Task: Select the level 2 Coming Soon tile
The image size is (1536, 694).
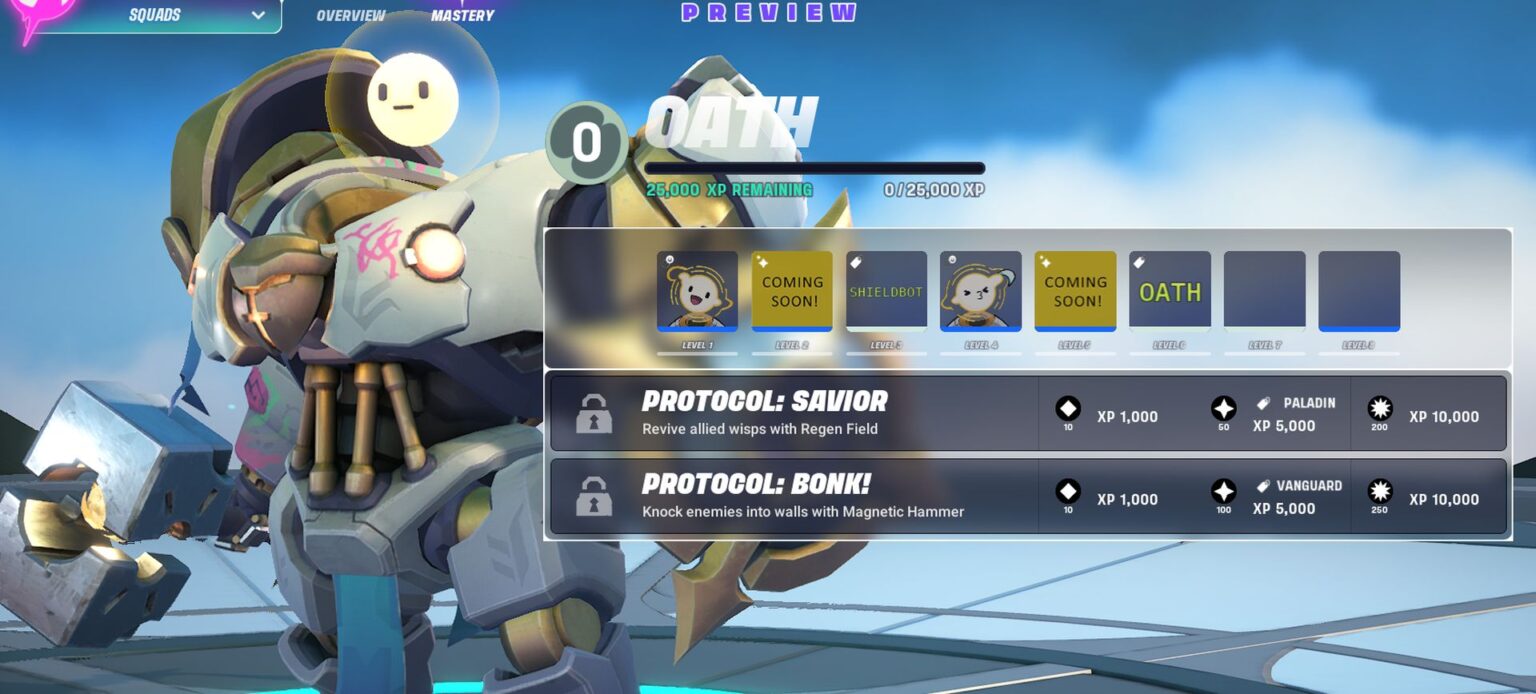Action: point(792,290)
